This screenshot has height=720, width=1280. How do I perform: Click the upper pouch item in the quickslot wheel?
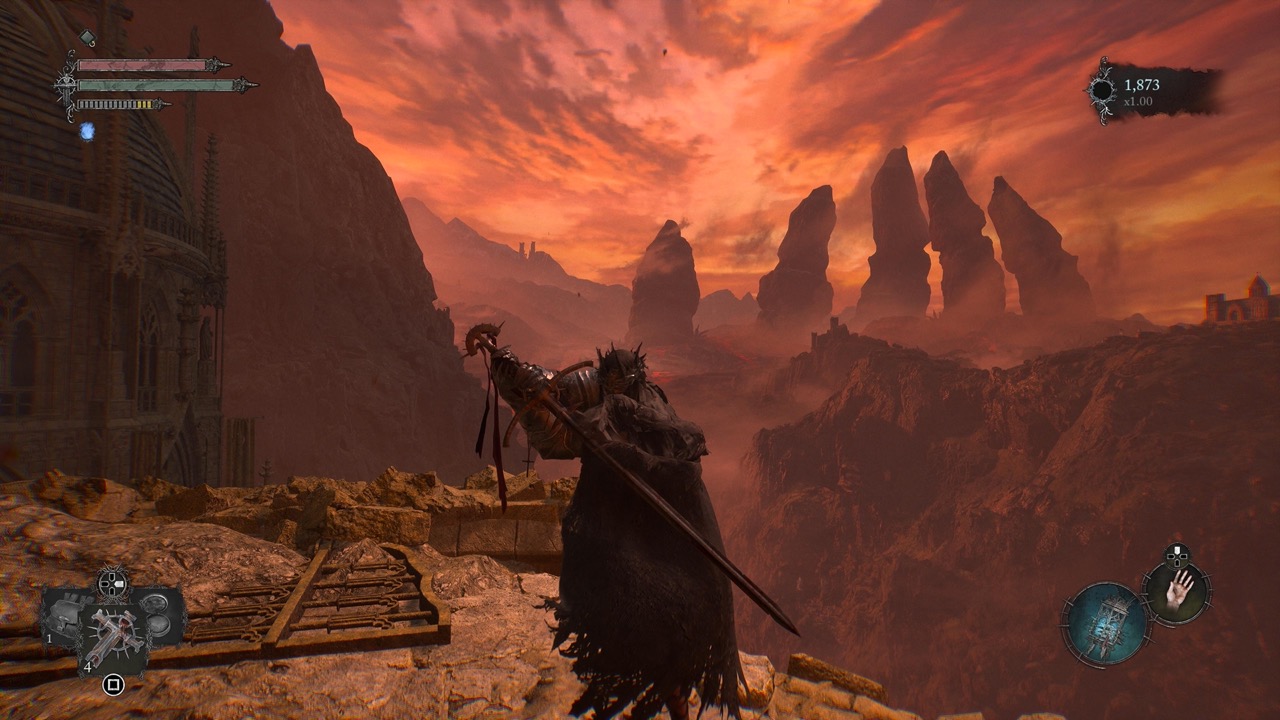tap(155, 602)
